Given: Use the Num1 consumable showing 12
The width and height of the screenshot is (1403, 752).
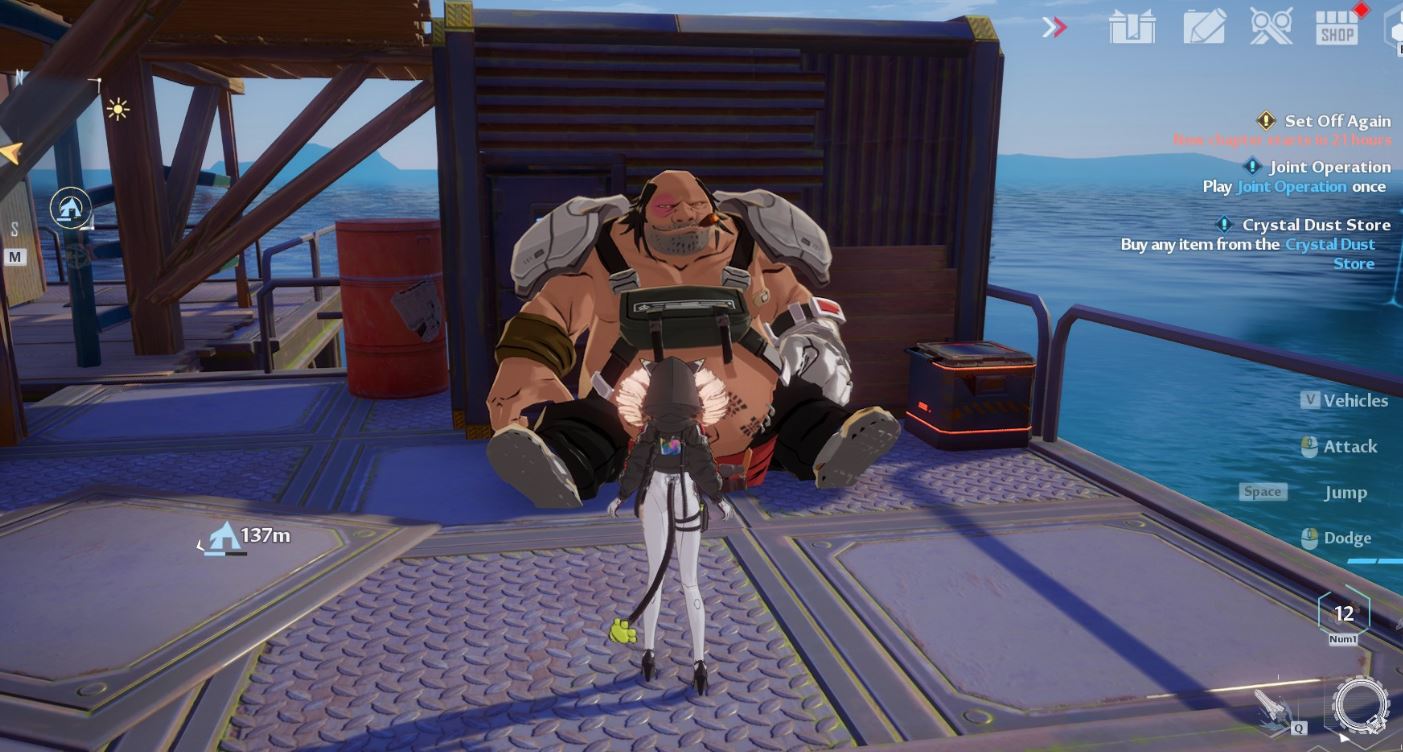Looking at the screenshot, I should (1343, 614).
